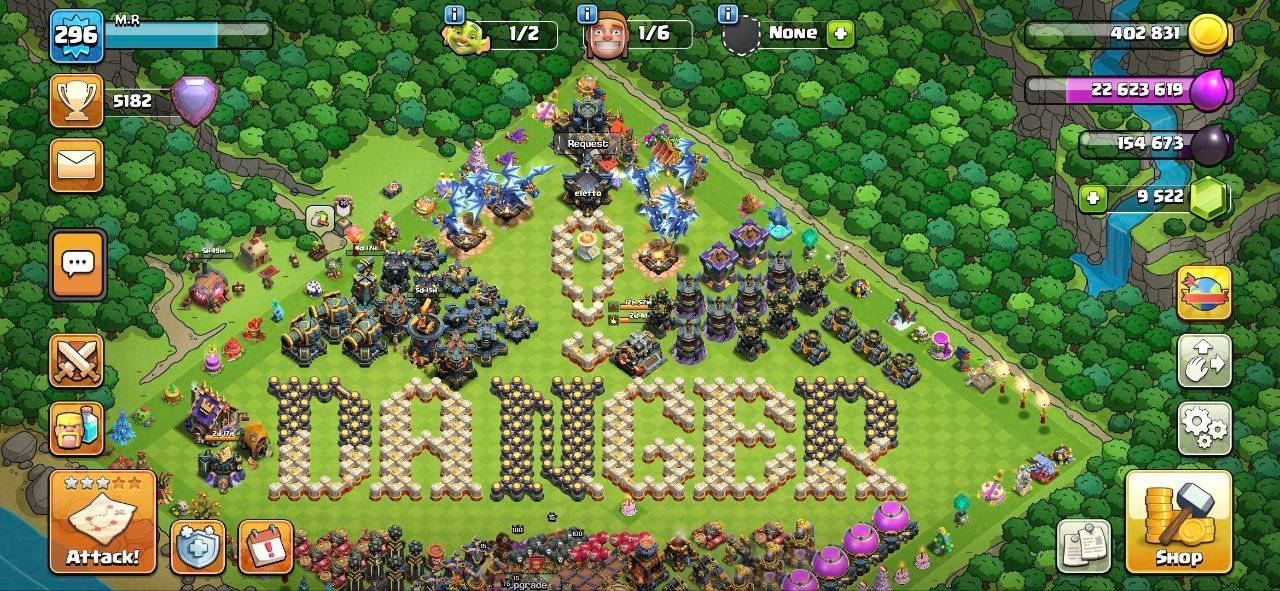Open the season pass banner icon
Image resolution: width=1280 pixels, height=591 pixels.
tap(1204, 293)
